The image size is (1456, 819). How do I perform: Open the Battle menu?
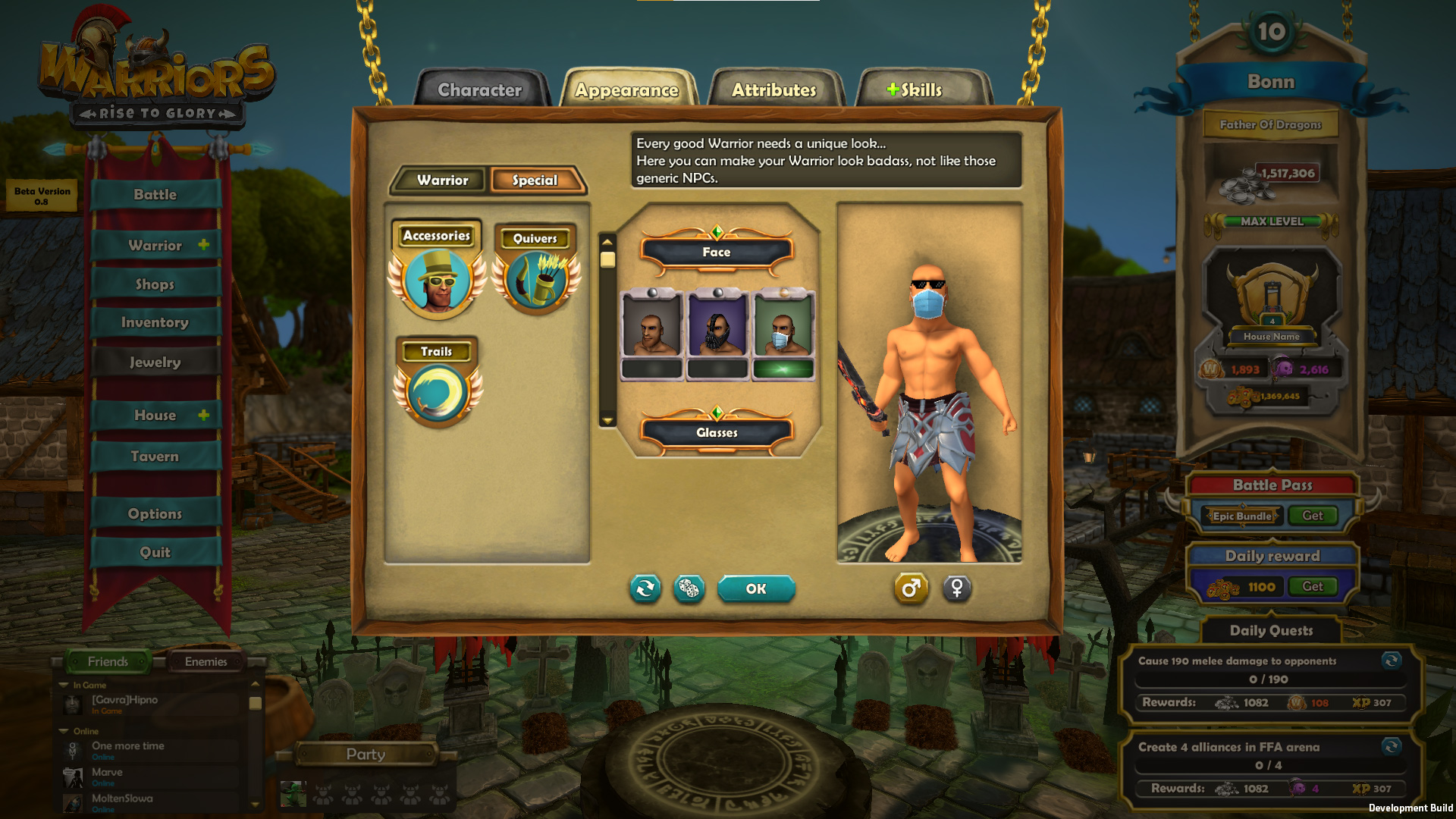tap(155, 195)
